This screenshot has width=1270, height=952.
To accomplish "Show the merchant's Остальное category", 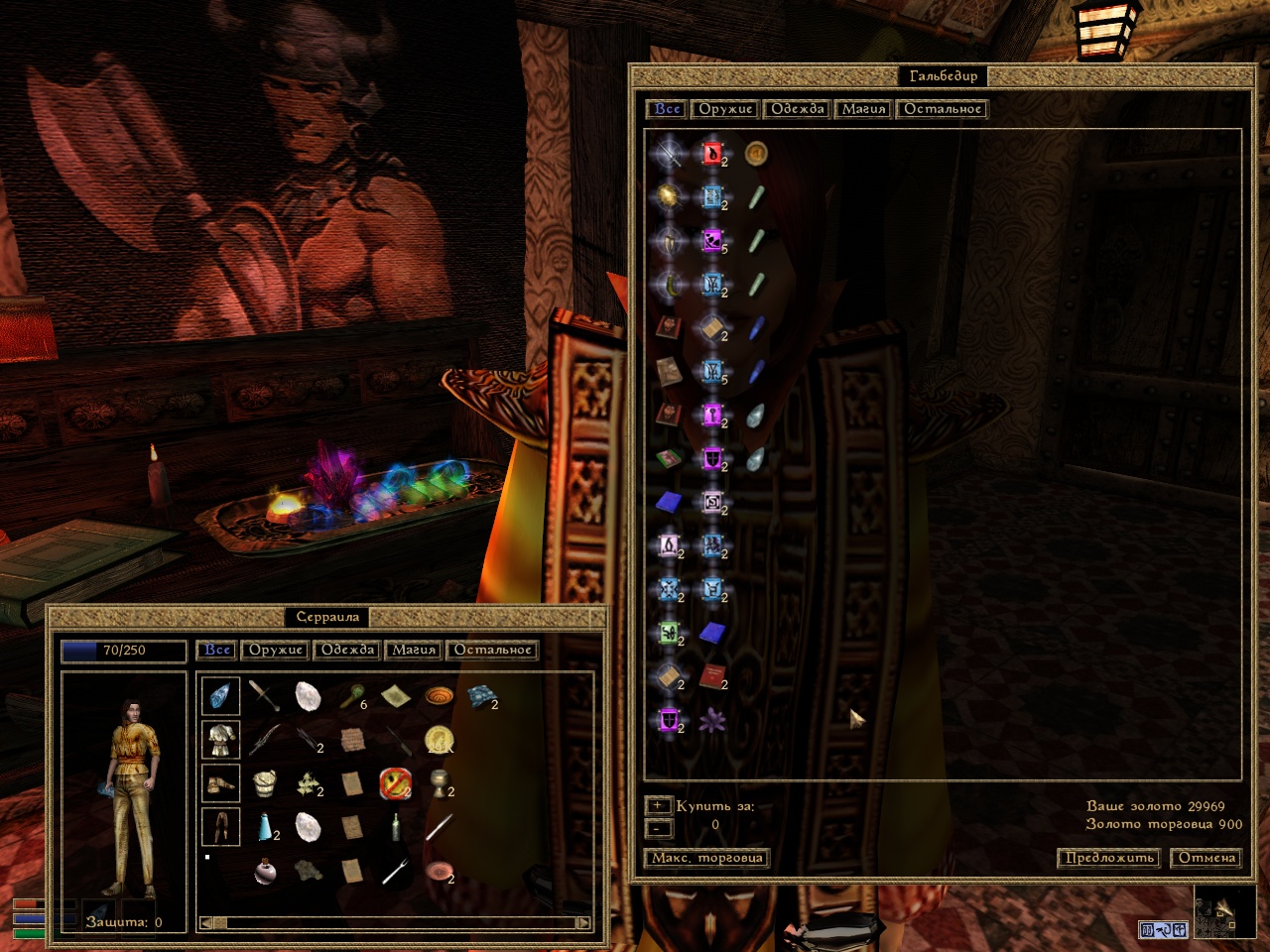I will [943, 109].
